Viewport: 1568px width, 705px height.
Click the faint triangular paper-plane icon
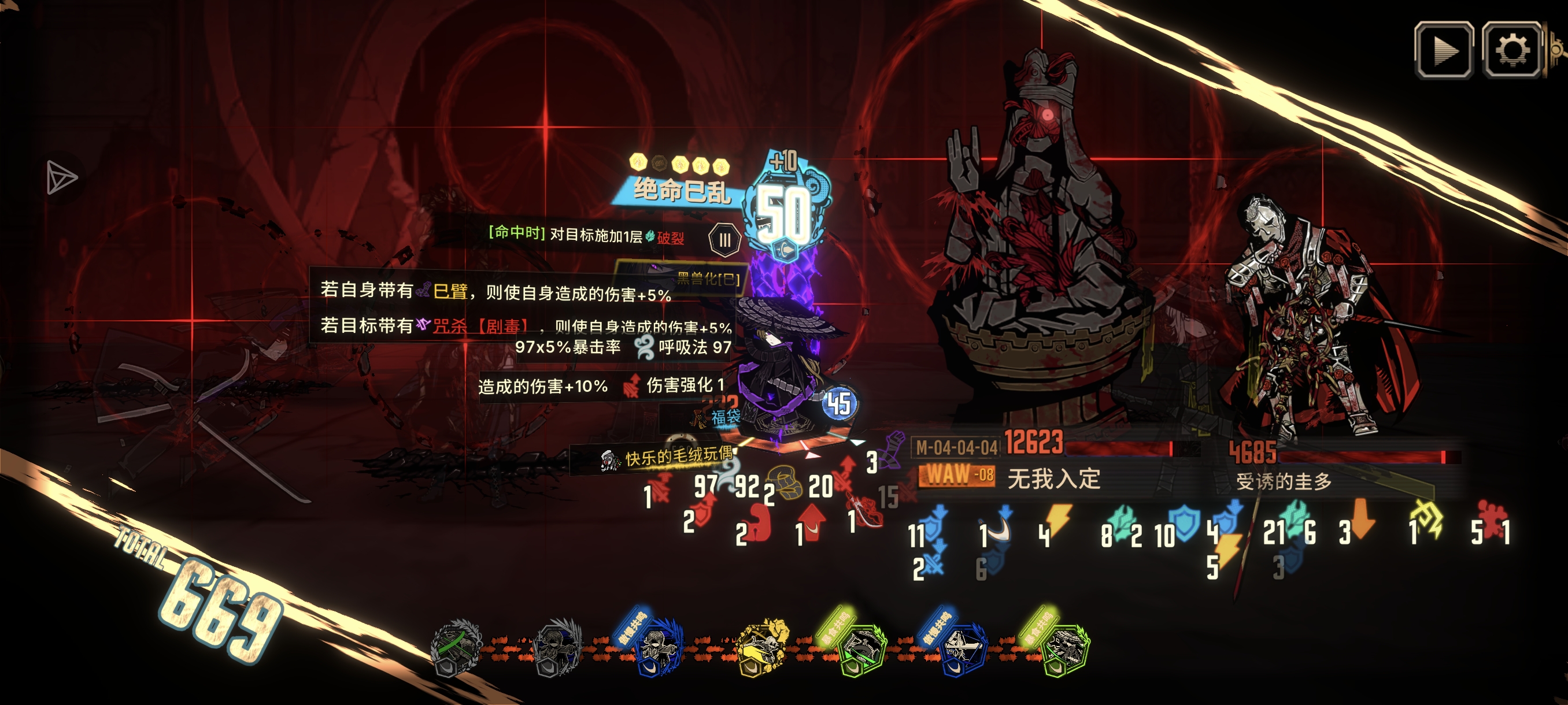point(61,177)
